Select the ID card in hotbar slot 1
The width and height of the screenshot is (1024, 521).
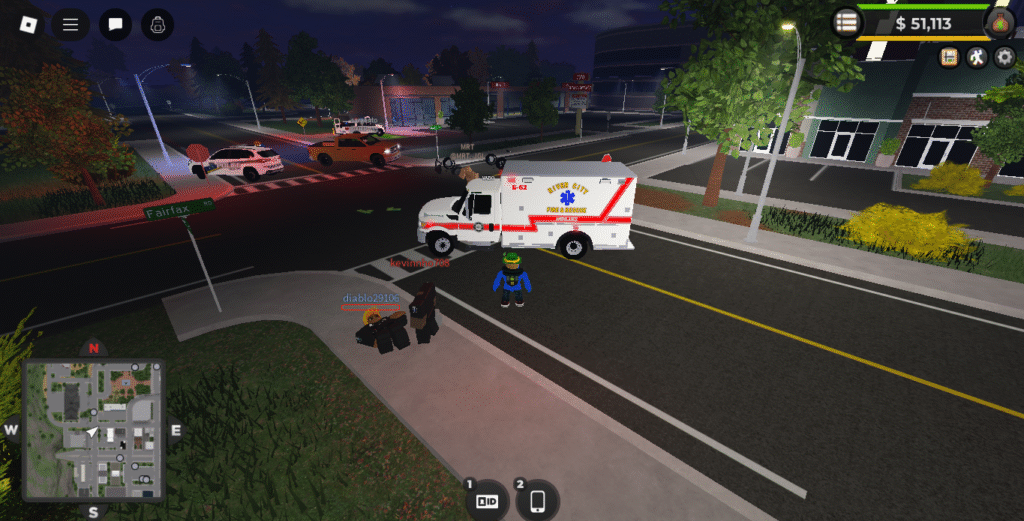[x=487, y=500]
